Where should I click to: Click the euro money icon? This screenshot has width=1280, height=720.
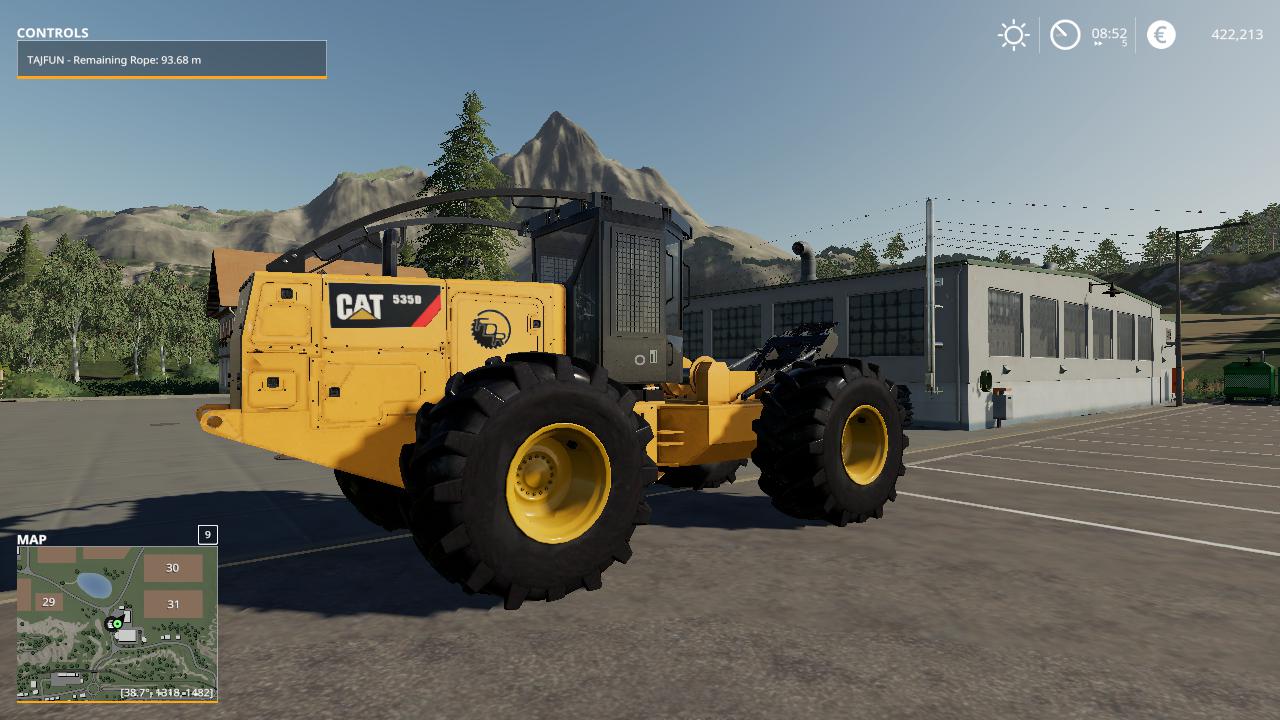[1161, 35]
